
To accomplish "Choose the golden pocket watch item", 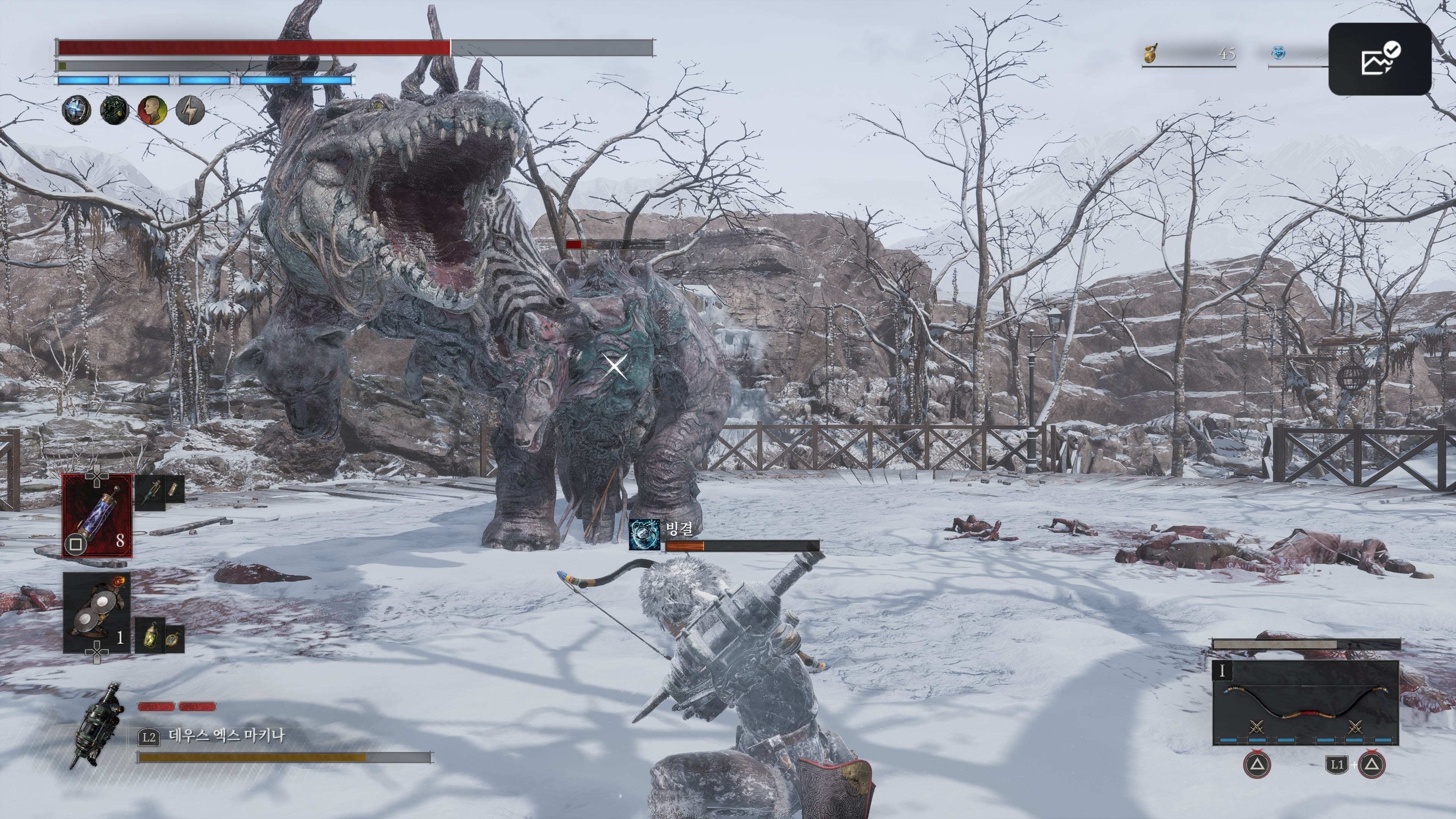I will click(x=175, y=639).
